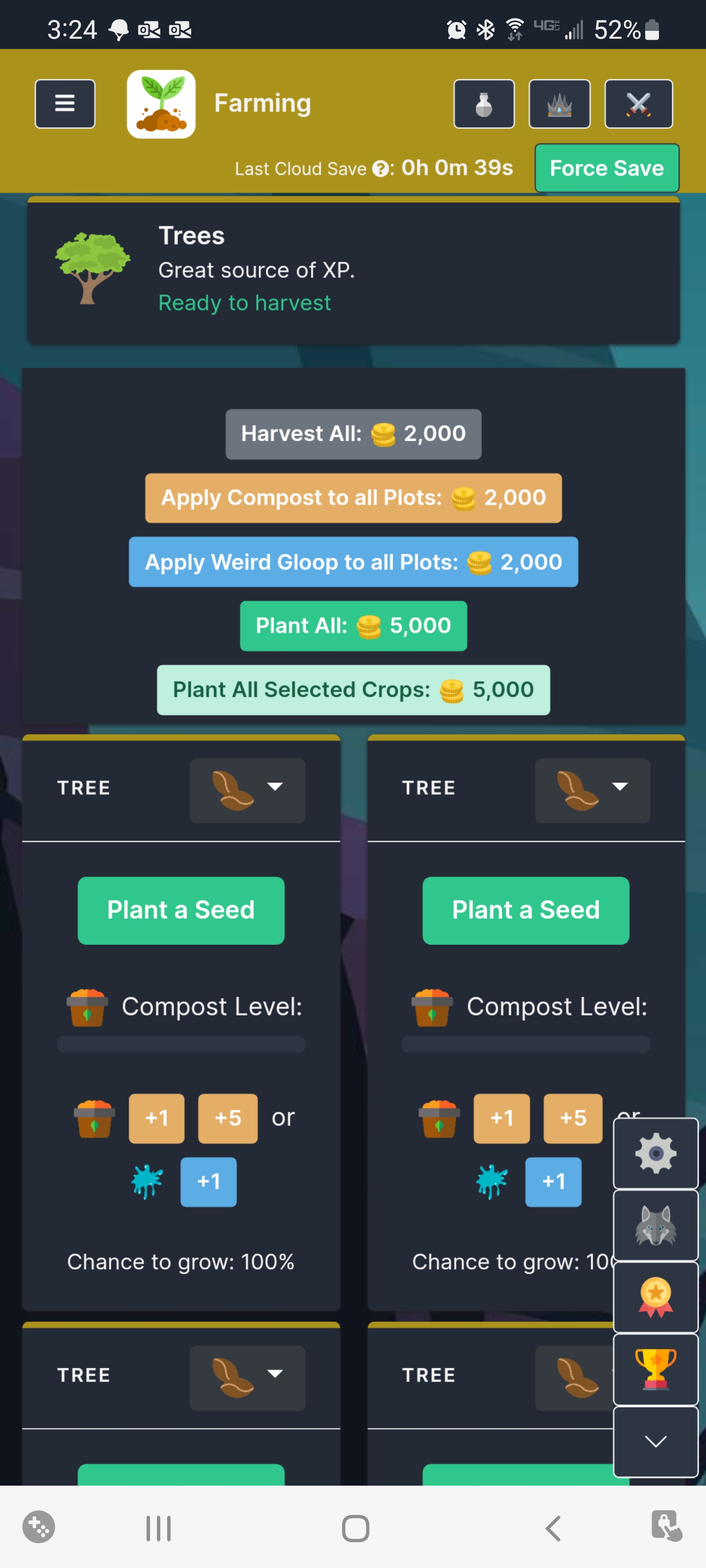
Task: Add +5 compost to the right tree plot
Action: click(x=572, y=1118)
